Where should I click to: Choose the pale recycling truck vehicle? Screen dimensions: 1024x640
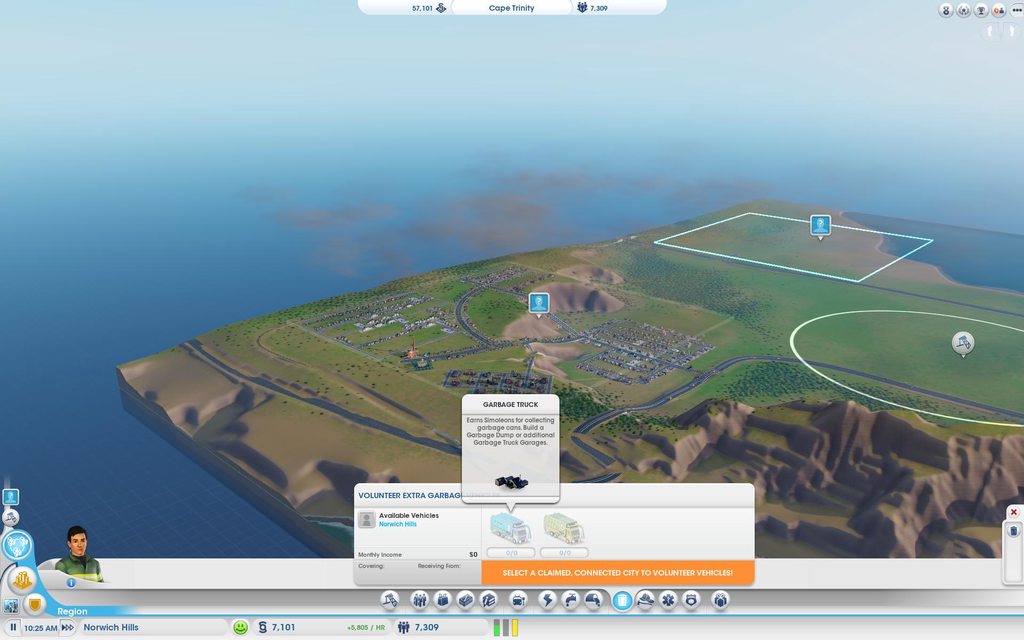click(x=564, y=528)
